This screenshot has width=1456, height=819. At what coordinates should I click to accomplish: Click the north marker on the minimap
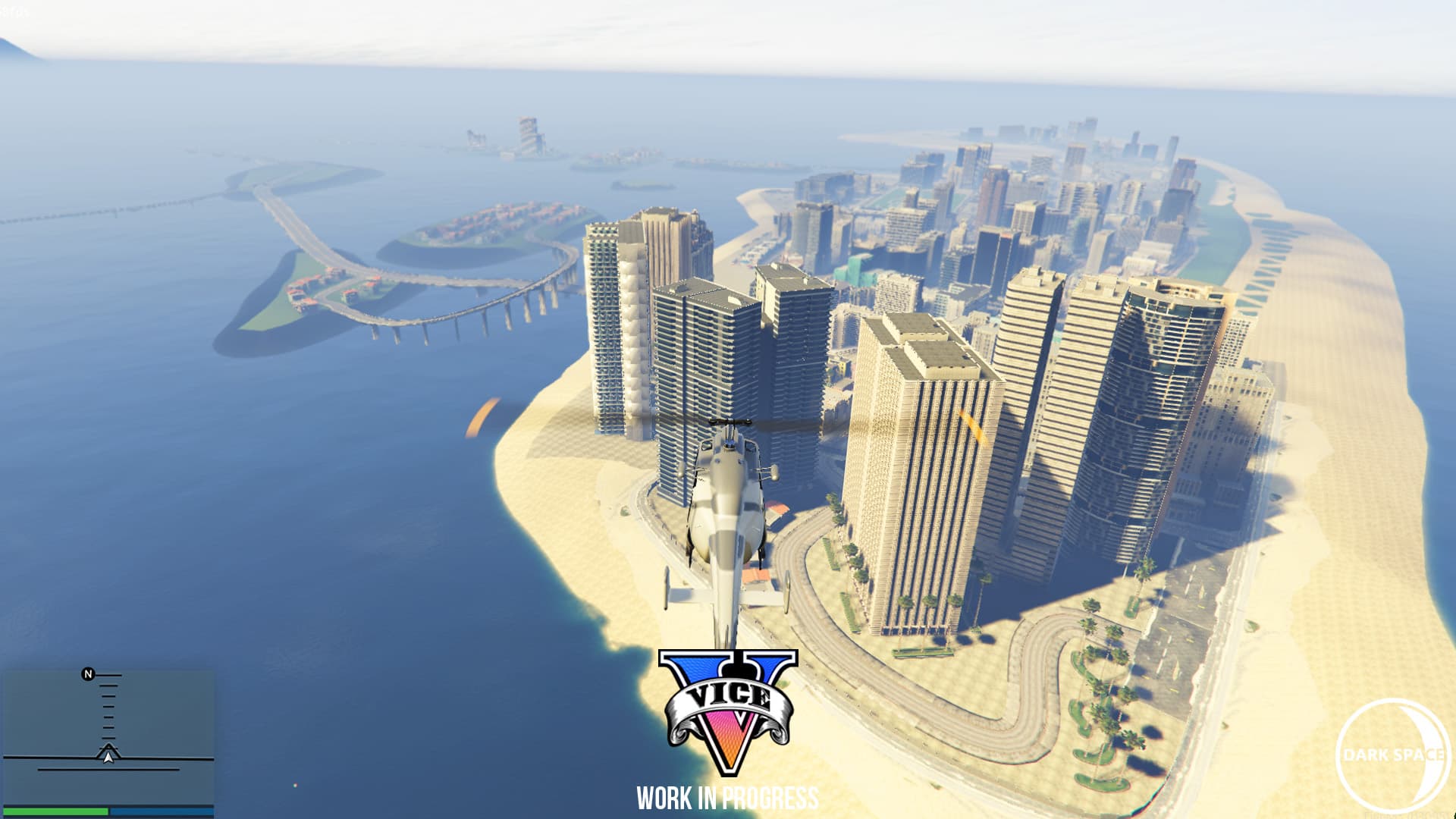[x=88, y=674]
